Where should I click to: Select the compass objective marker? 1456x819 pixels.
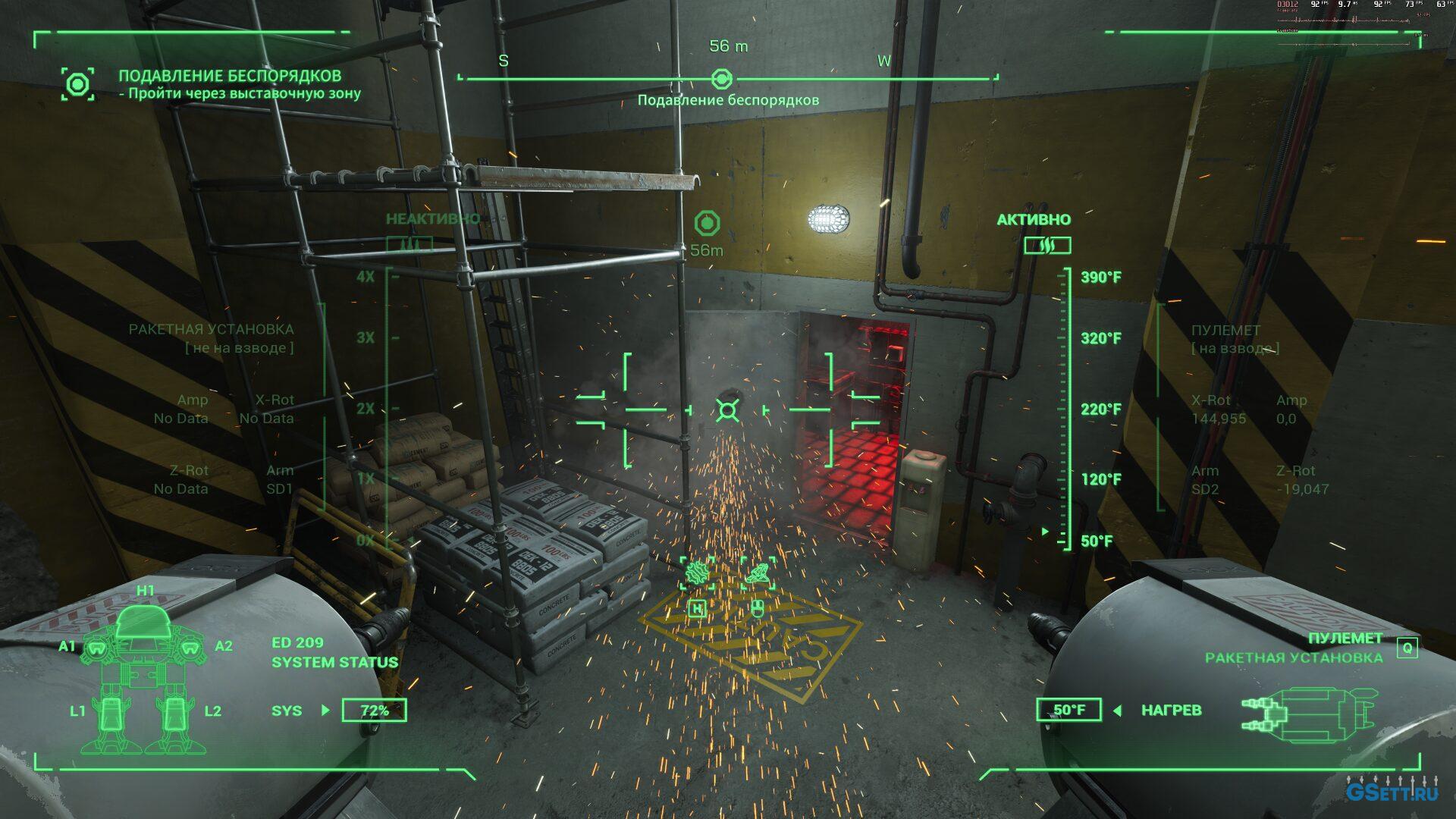[722, 78]
